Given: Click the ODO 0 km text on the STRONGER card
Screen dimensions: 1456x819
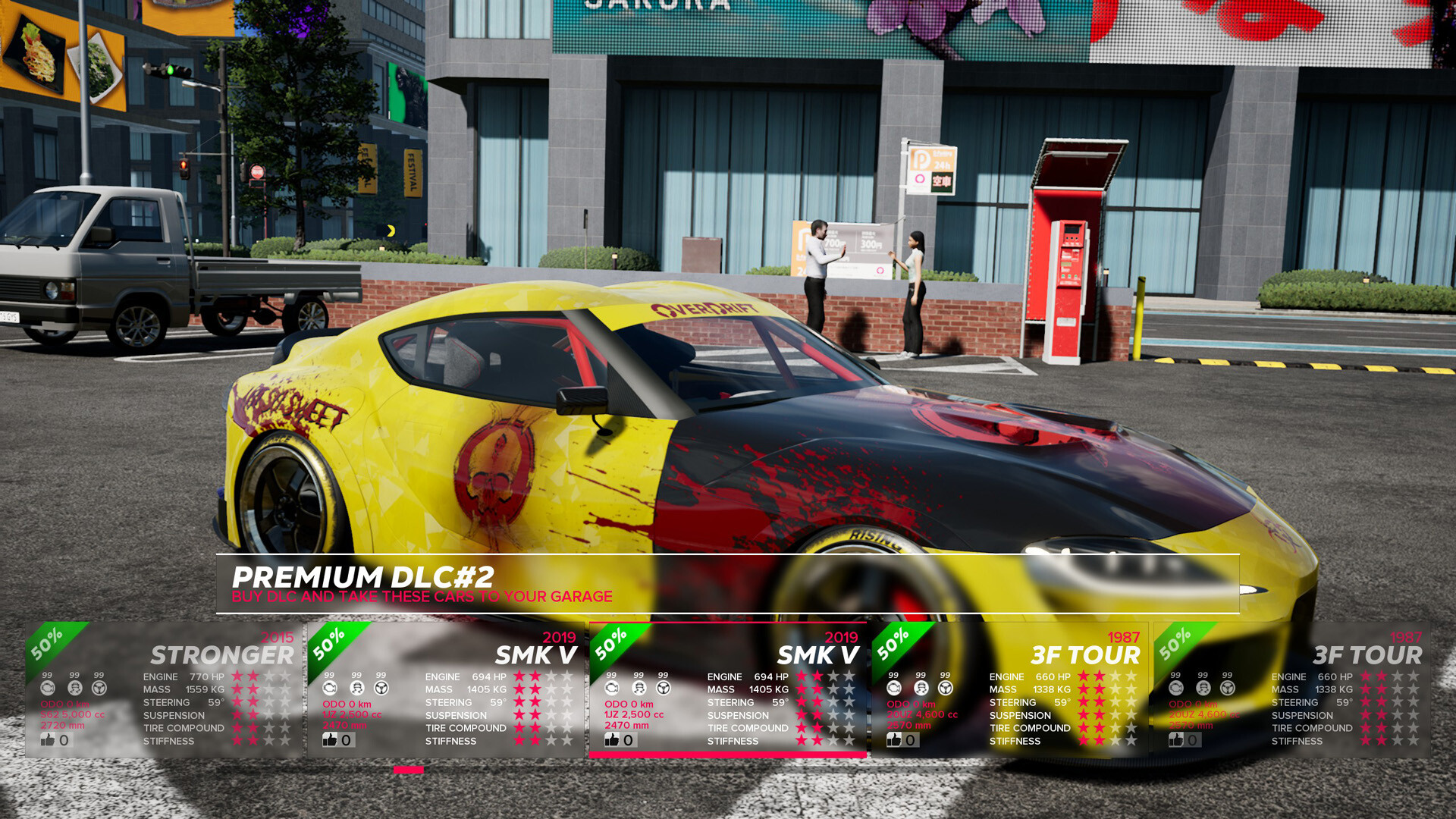Looking at the screenshot, I should coord(64,704).
